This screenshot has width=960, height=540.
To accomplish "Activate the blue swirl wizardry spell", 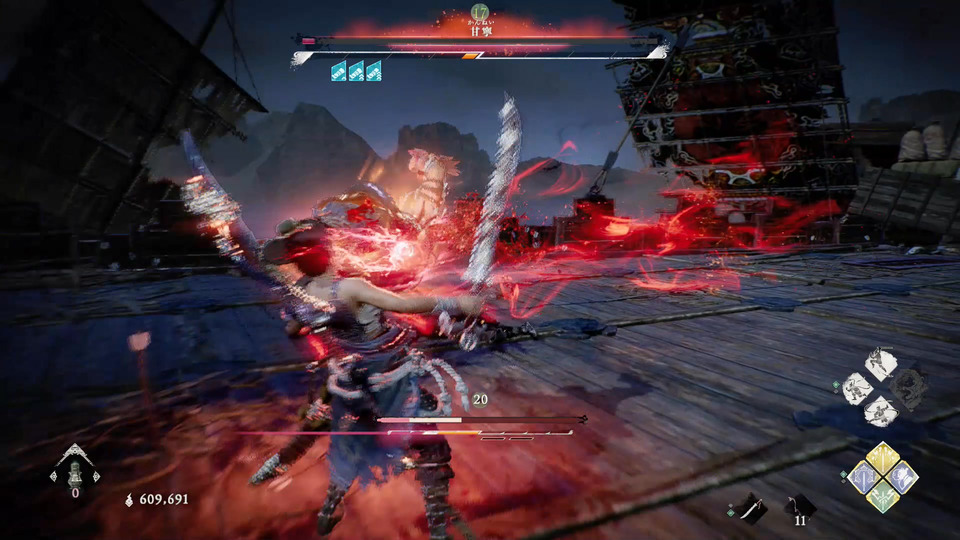I will pyautogui.click(x=902, y=477).
